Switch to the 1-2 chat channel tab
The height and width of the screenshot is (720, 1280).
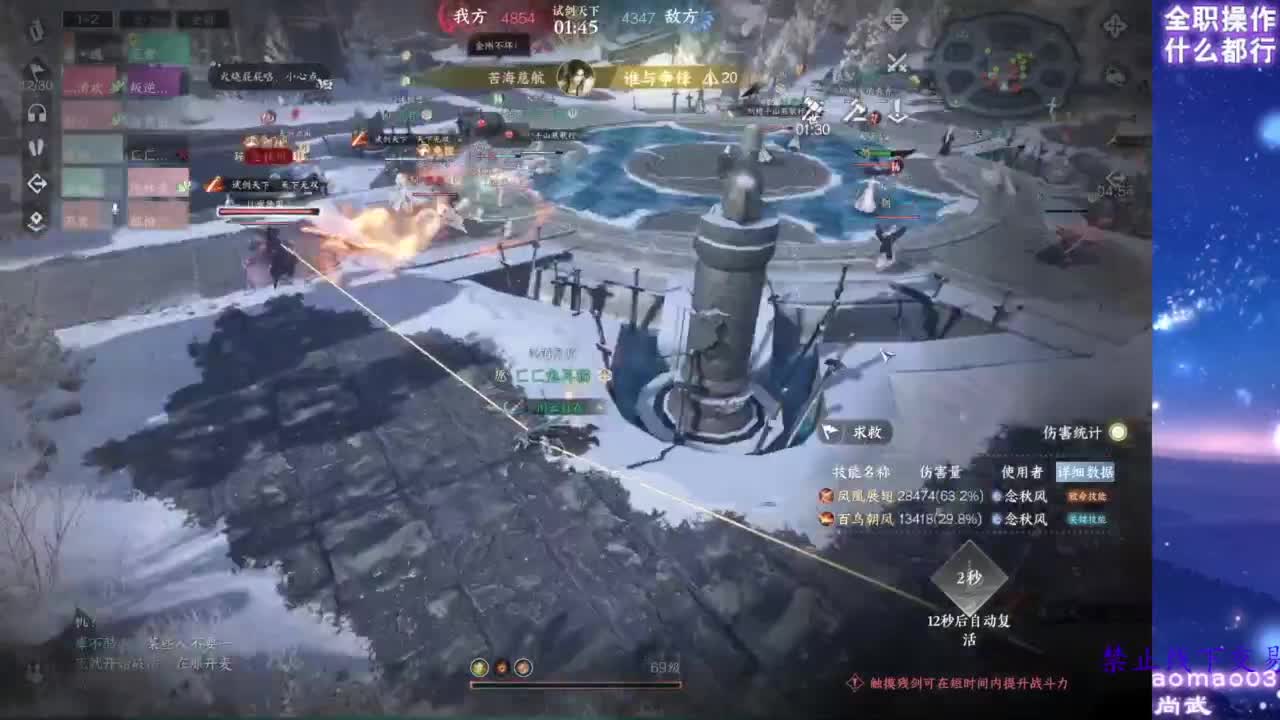tap(87, 18)
